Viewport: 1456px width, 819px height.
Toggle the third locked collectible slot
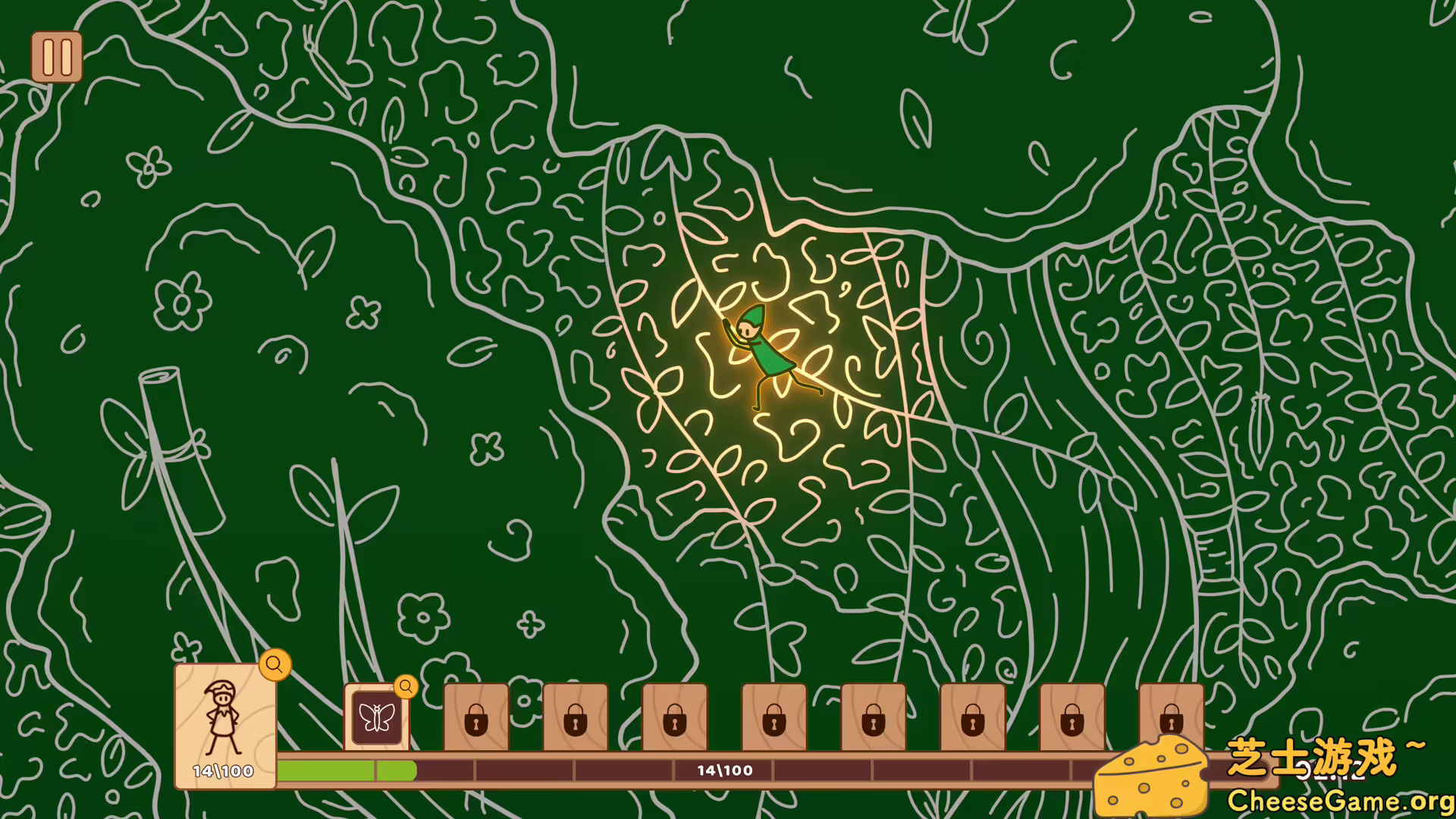[675, 722]
